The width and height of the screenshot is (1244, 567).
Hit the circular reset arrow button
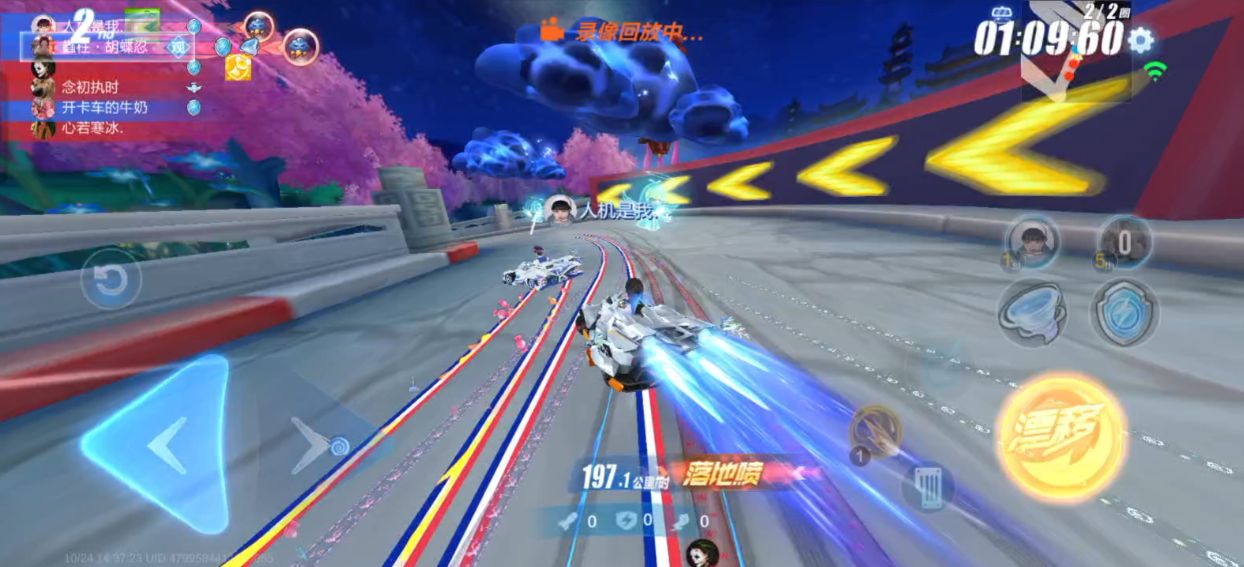[110, 278]
